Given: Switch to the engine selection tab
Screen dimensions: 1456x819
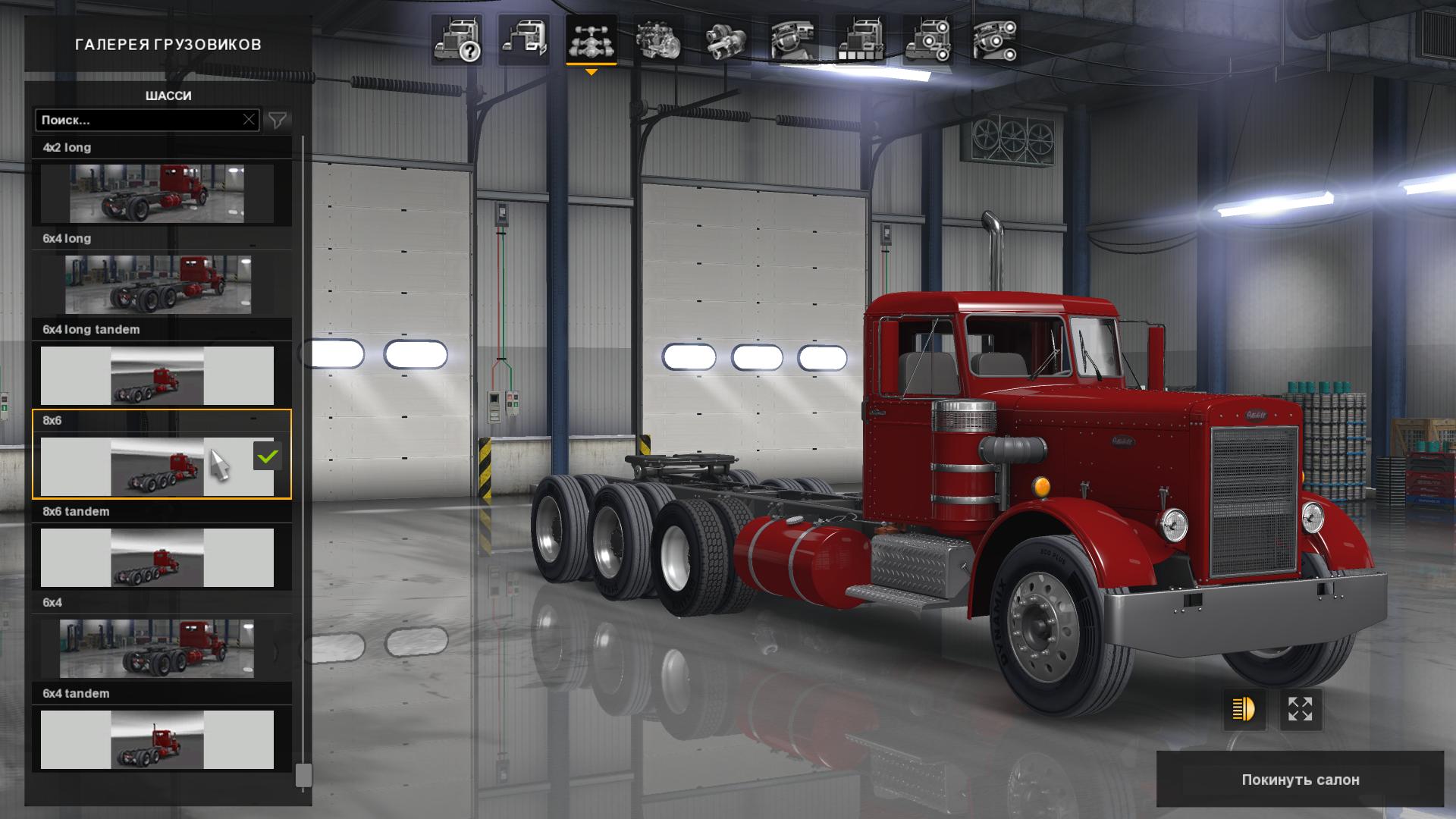Looking at the screenshot, I should 658,40.
